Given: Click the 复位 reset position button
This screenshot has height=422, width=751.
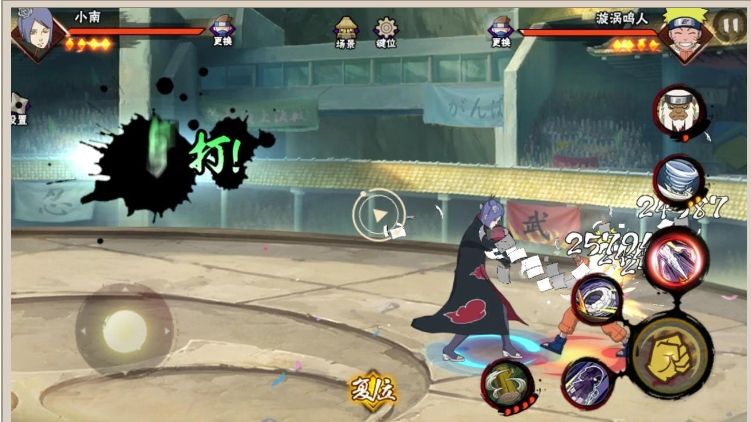Looking at the screenshot, I should 372,388.
